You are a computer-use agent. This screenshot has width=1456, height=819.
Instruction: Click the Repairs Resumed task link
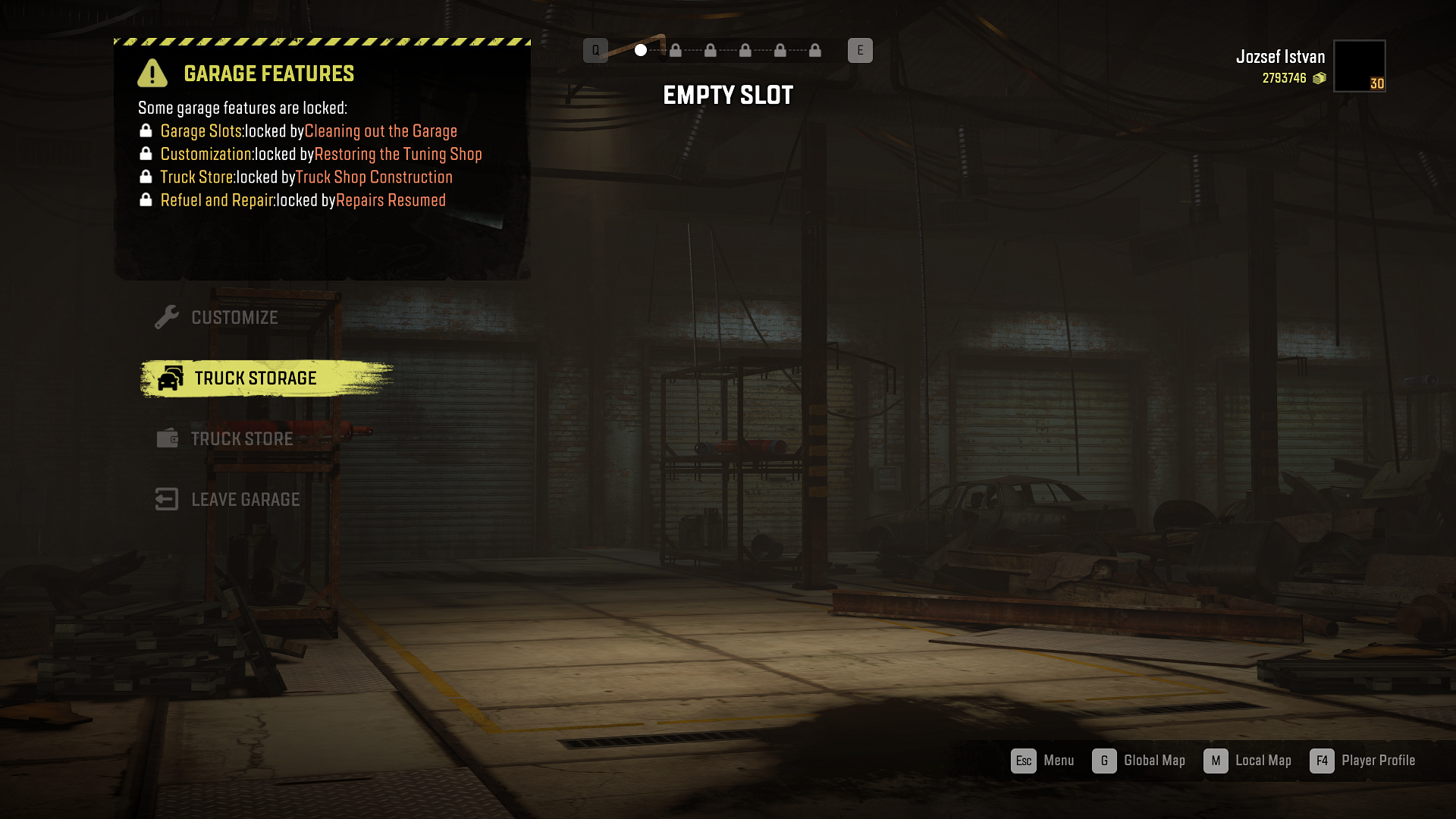point(391,200)
